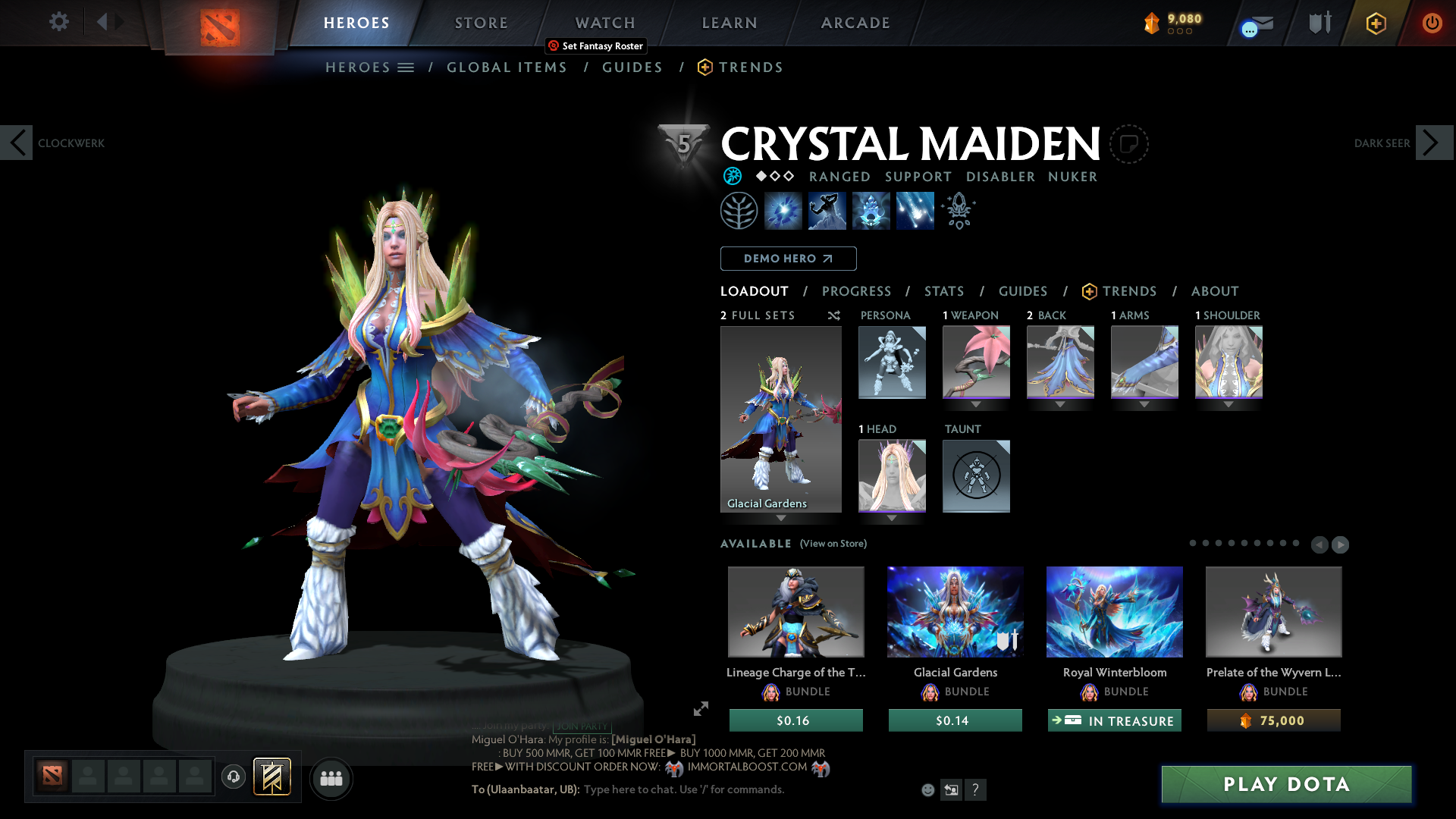Open the ARCADE menu item

(x=855, y=23)
